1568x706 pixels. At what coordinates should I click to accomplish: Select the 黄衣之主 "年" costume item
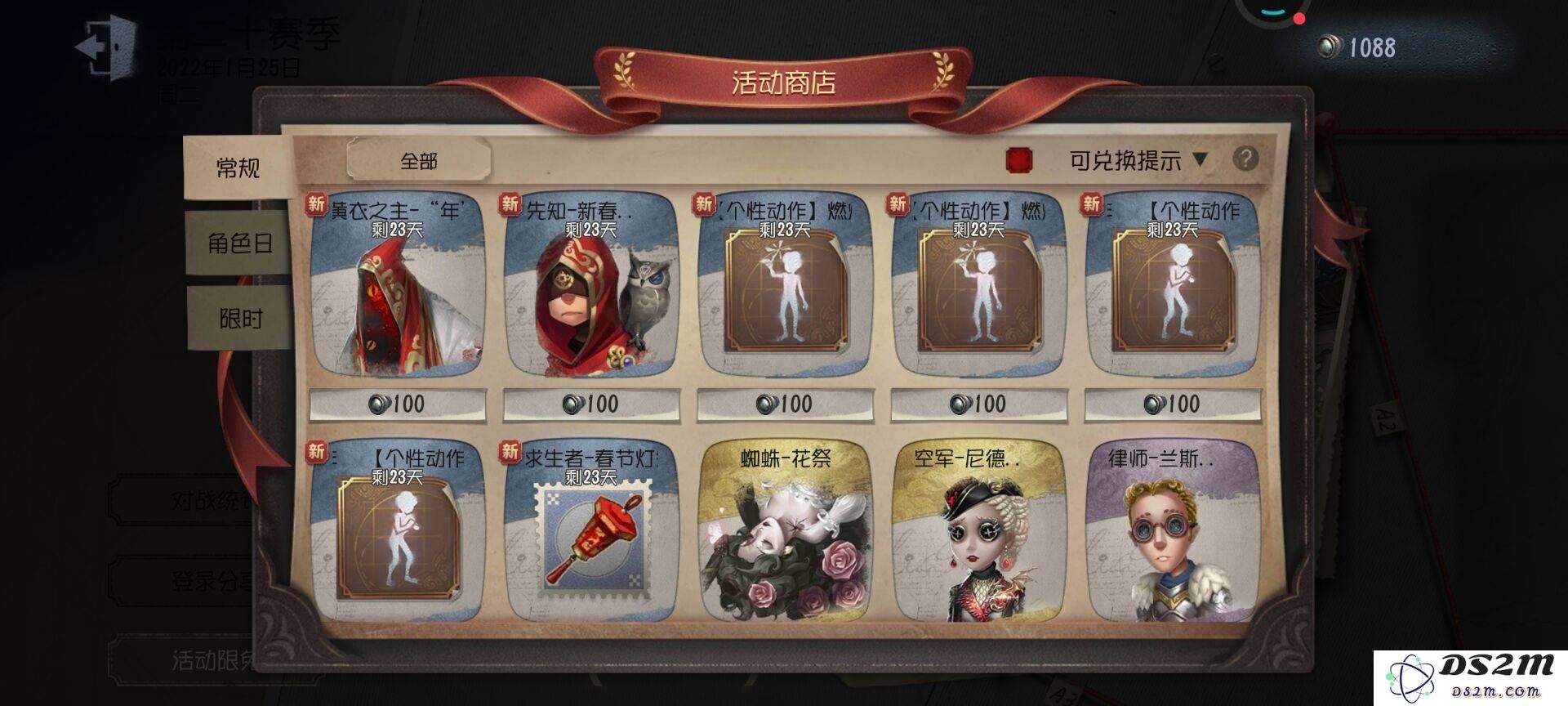point(399,286)
